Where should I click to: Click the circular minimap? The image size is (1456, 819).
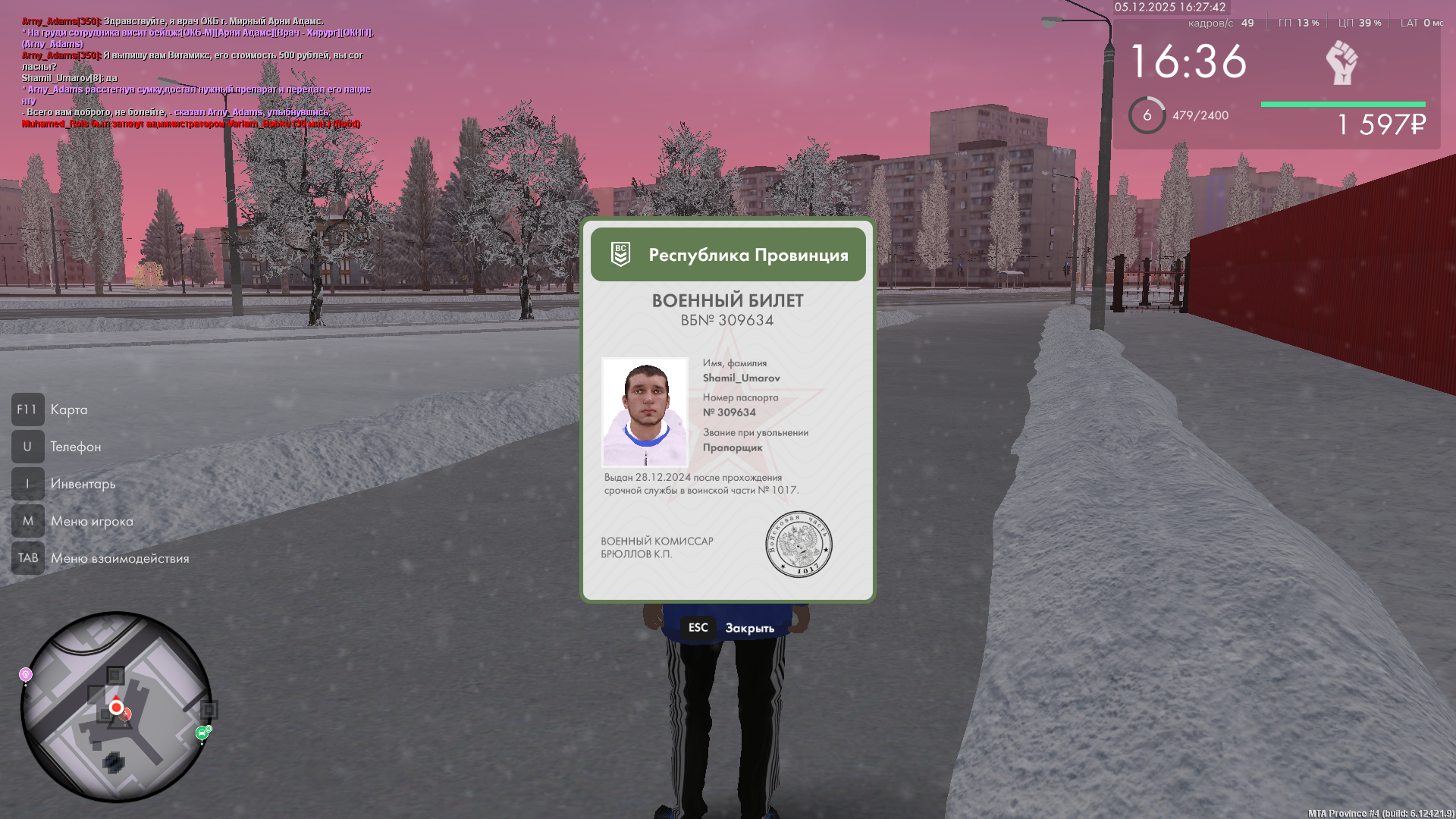click(116, 707)
